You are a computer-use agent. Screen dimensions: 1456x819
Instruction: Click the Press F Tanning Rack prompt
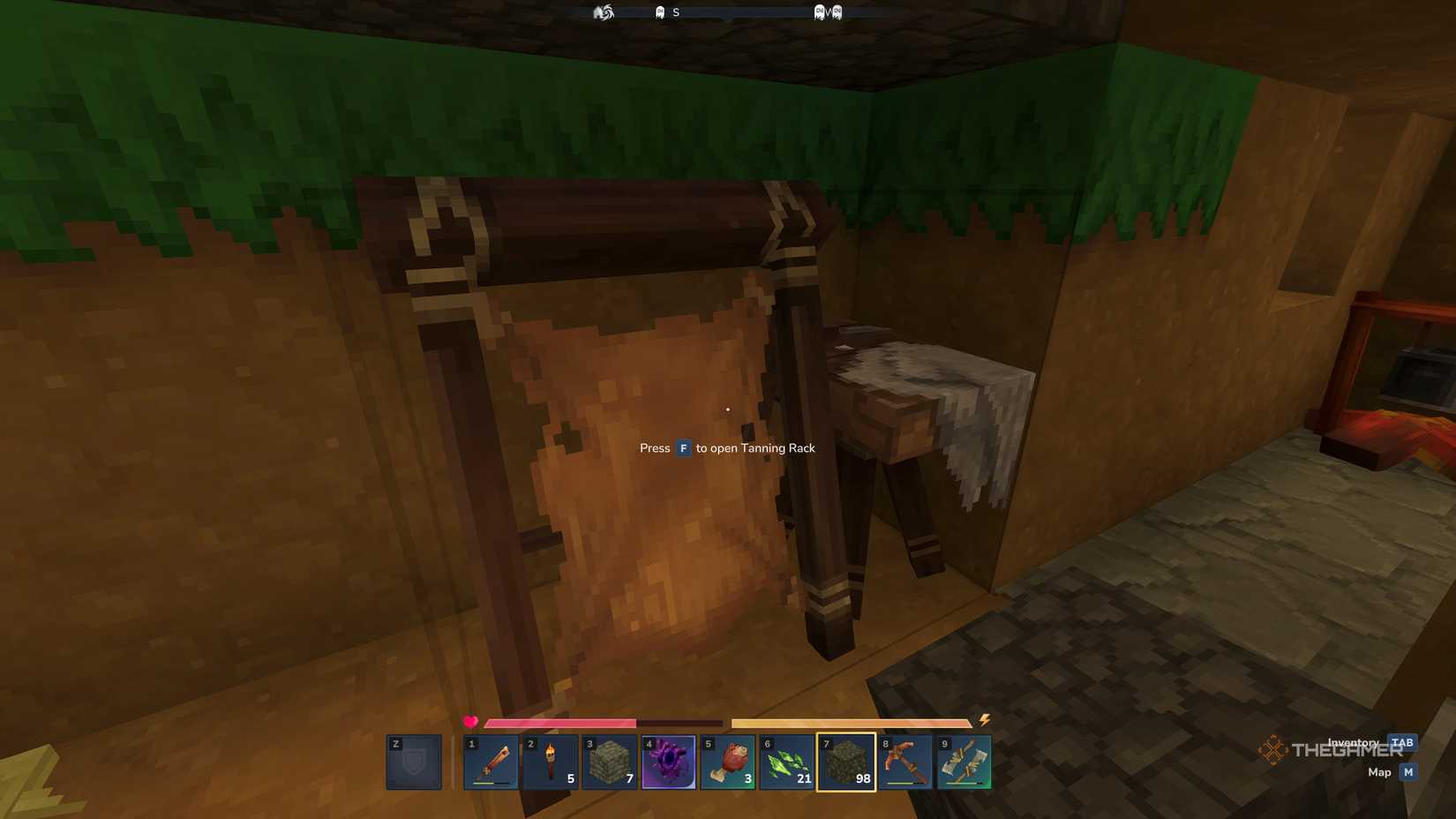tap(726, 448)
